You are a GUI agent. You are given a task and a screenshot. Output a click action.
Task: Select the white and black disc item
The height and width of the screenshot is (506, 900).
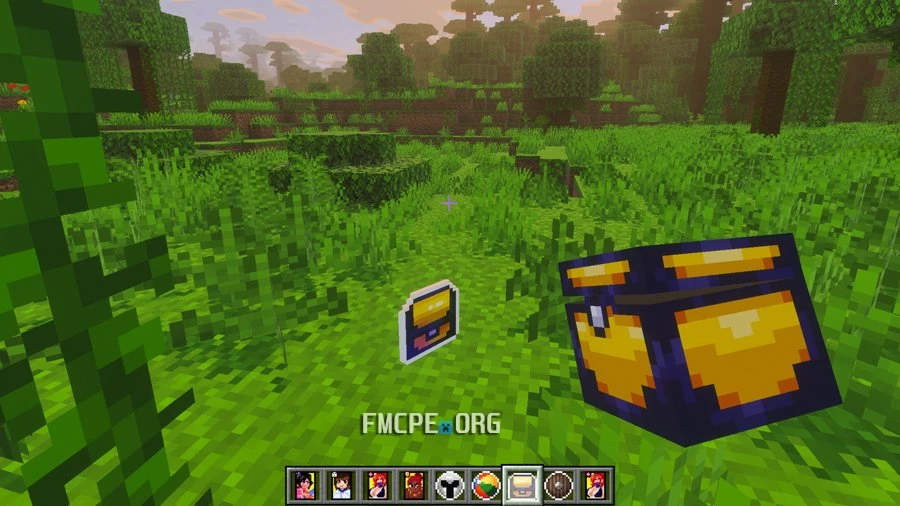[449, 485]
